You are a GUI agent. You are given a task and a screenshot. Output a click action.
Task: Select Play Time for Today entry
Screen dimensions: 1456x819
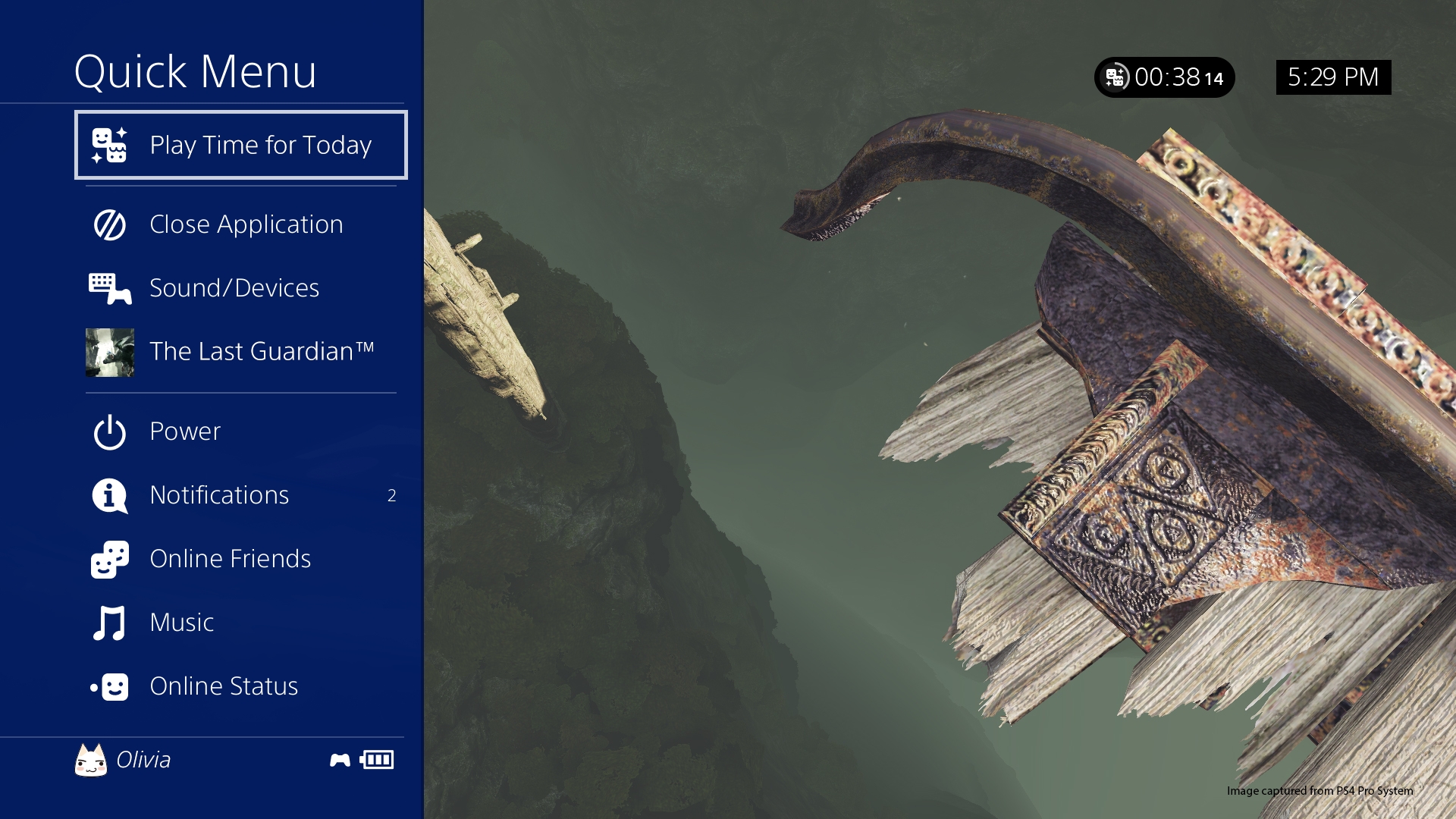click(241, 145)
